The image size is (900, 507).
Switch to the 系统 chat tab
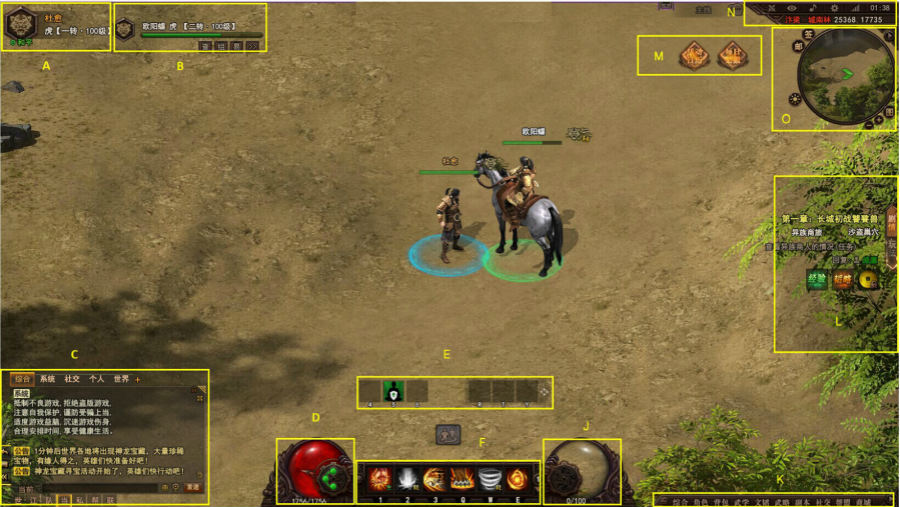click(x=48, y=380)
